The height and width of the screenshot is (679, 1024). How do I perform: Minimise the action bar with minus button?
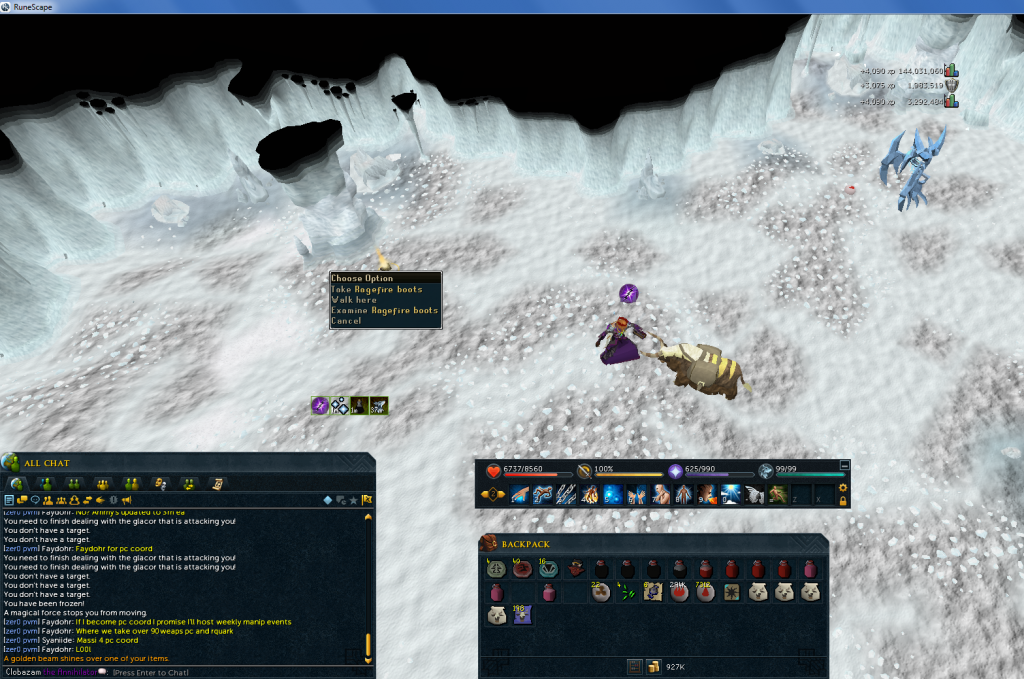click(844, 464)
